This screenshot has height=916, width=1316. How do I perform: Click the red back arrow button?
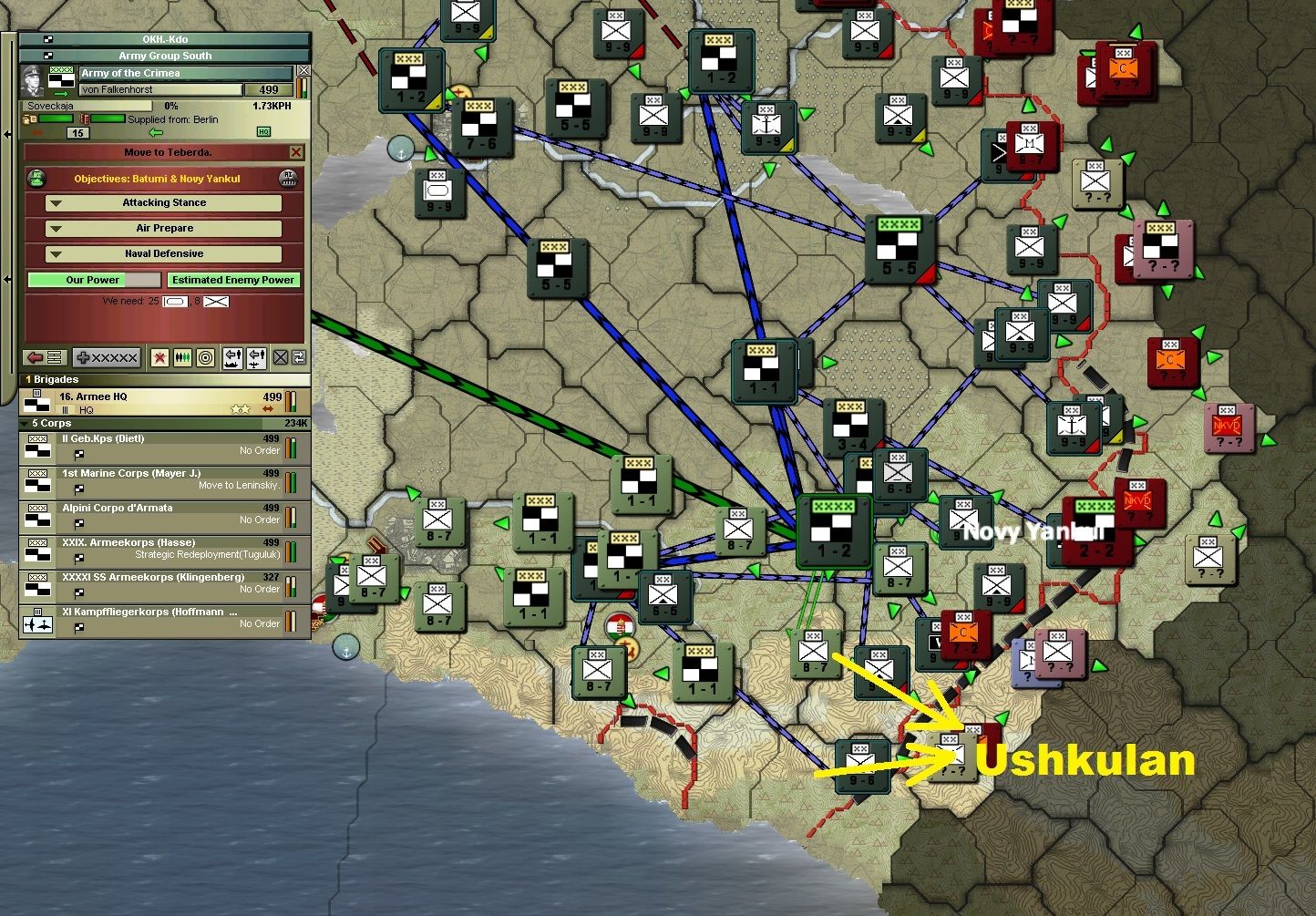36,357
